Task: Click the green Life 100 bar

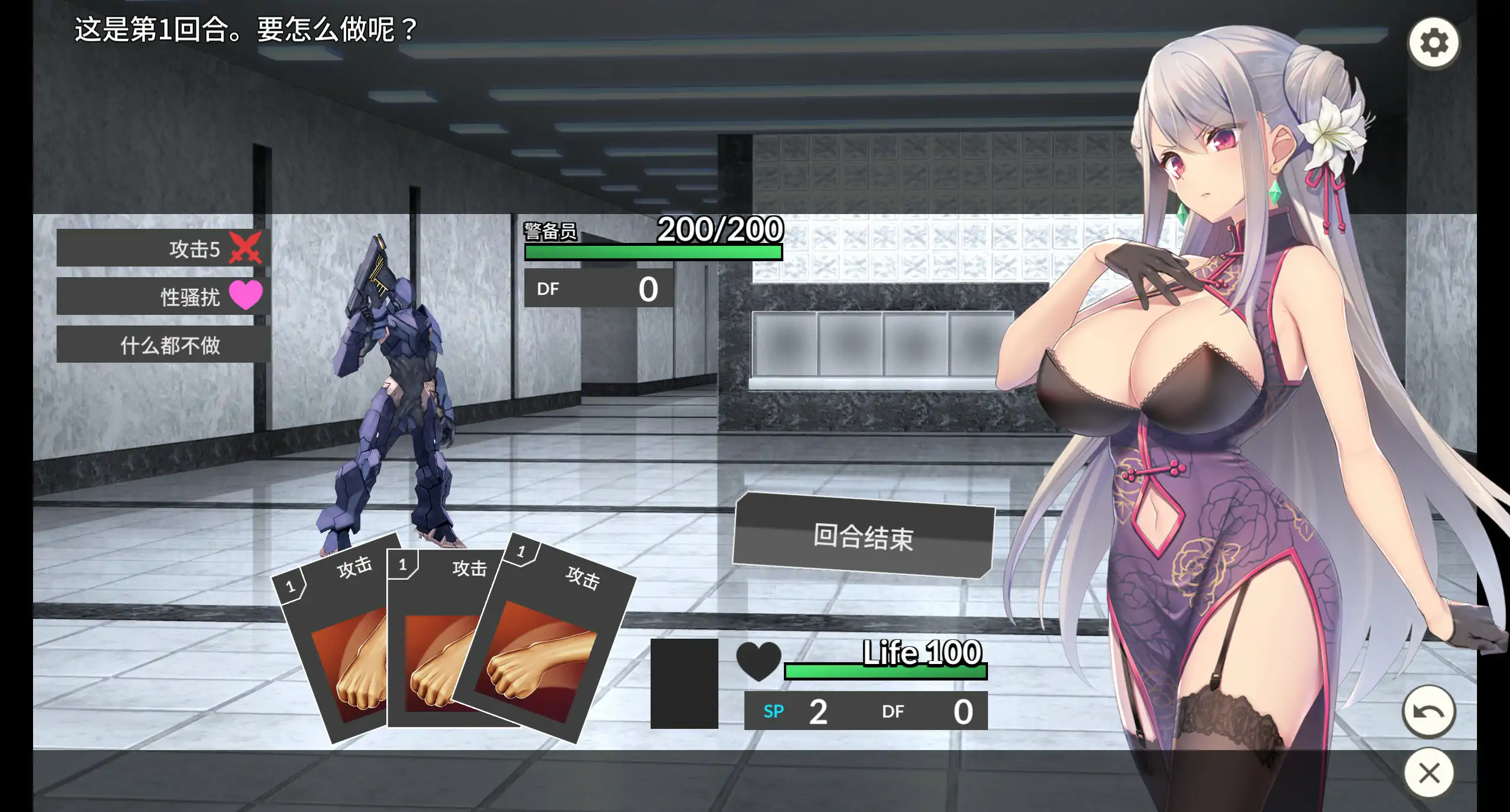Action: (x=885, y=672)
